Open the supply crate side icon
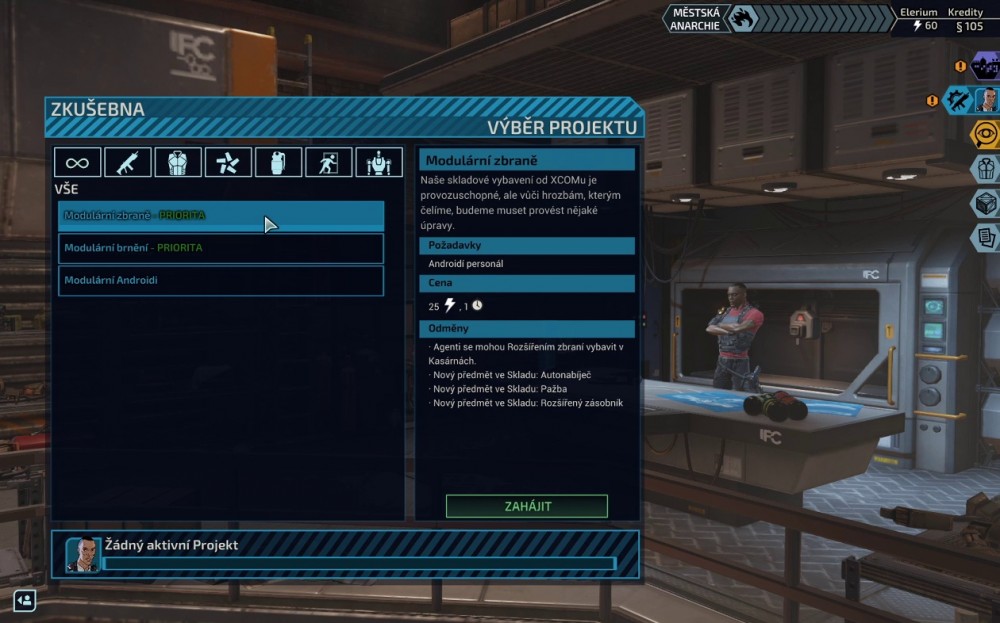 986,203
